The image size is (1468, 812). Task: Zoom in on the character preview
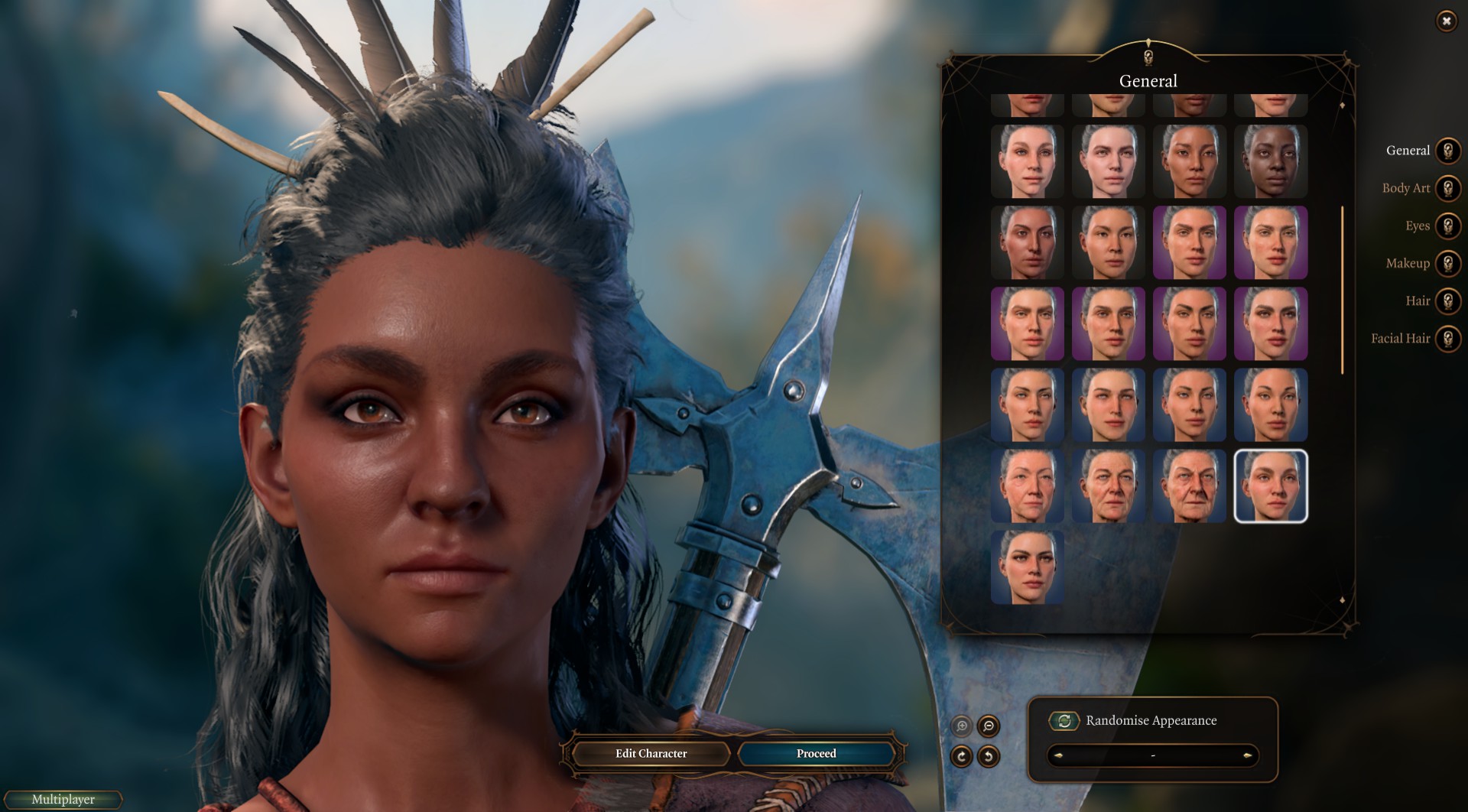click(x=962, y=726)
